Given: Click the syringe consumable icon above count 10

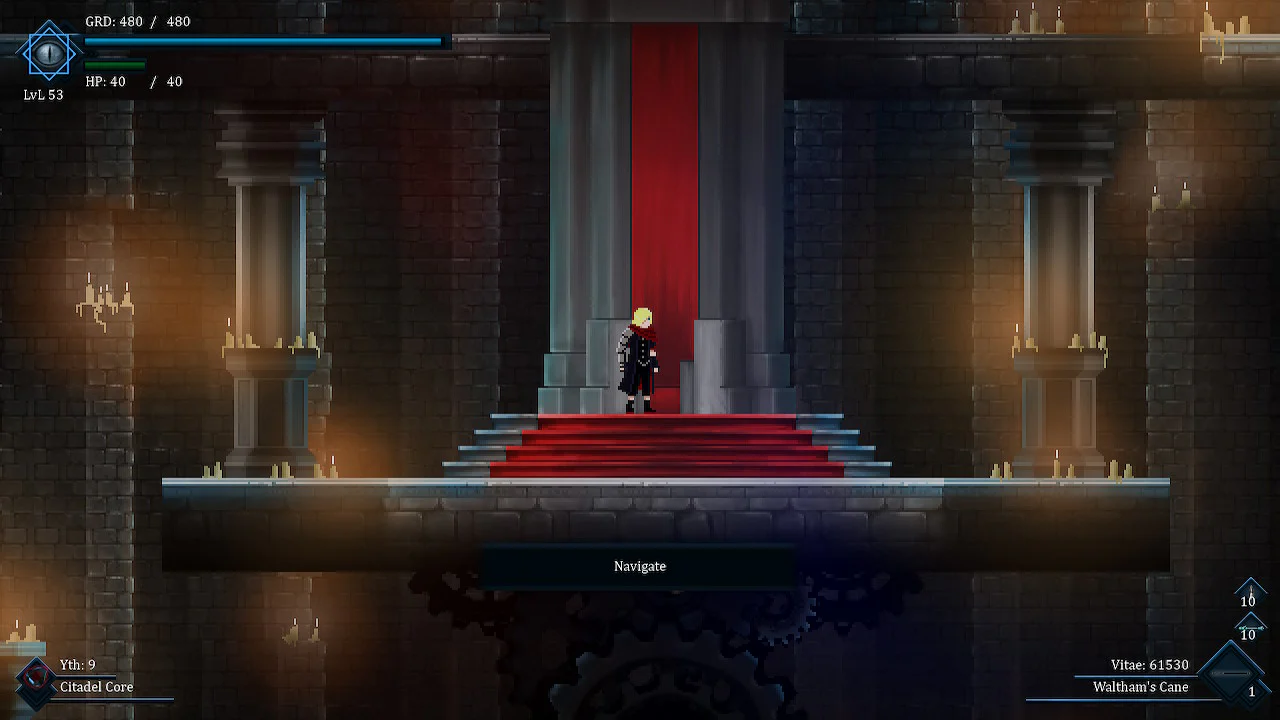Looking at the screenshot, I should click(x=1251, y=589).
